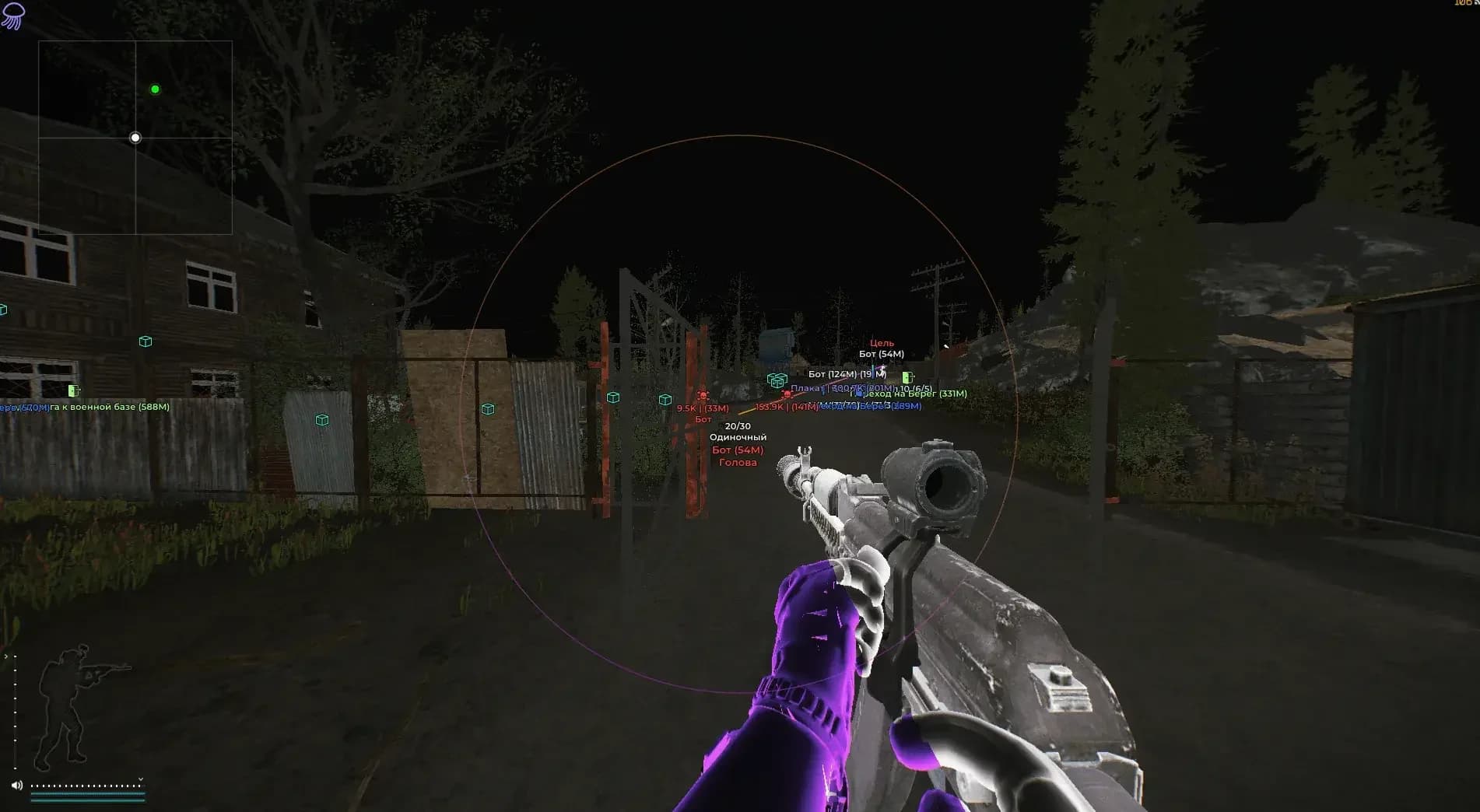Click the green dot on the minimap

pos(154,89)
